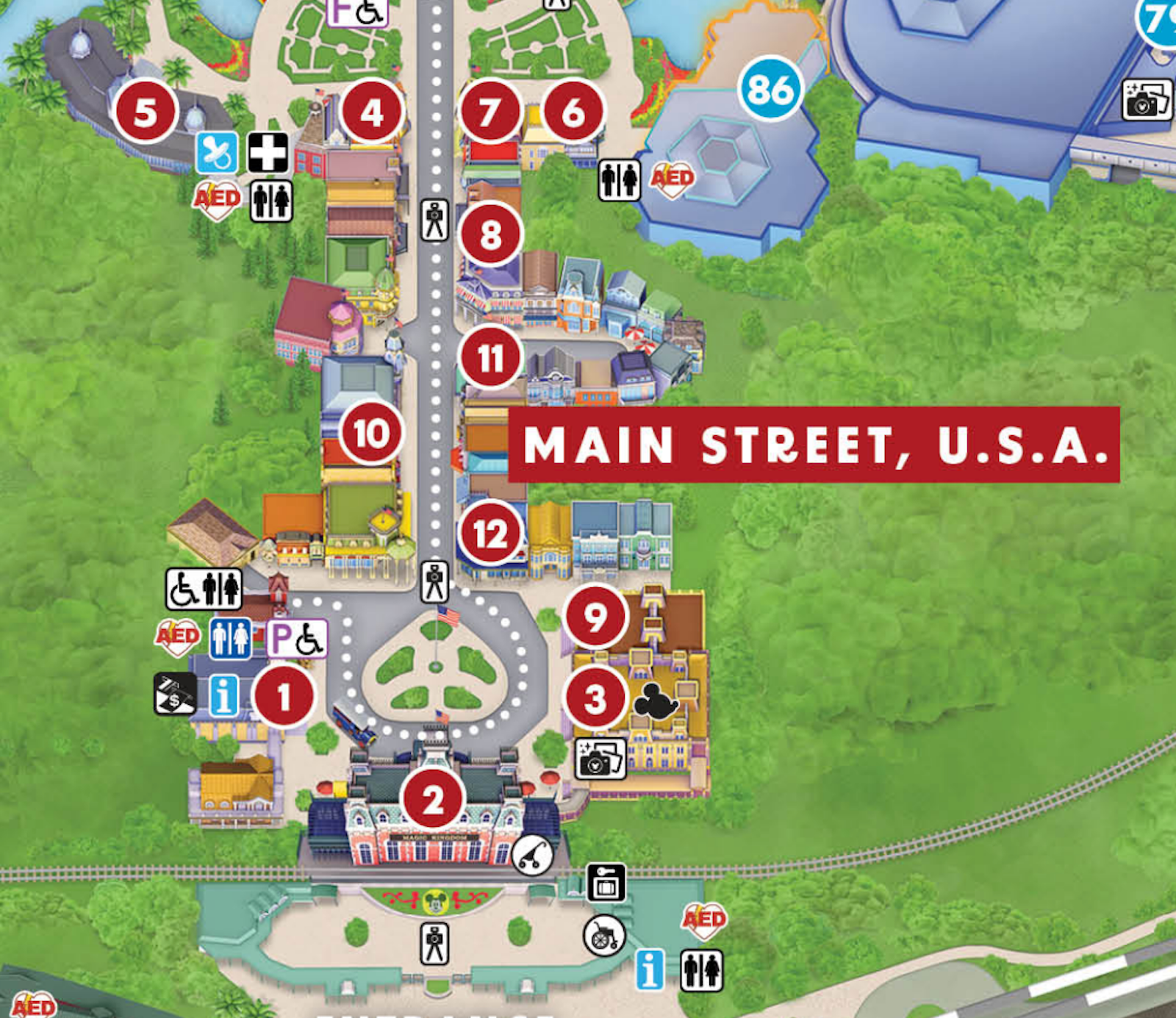Click the red marker numbered 2
The image size is (1176, 1018).
(433, 799)
